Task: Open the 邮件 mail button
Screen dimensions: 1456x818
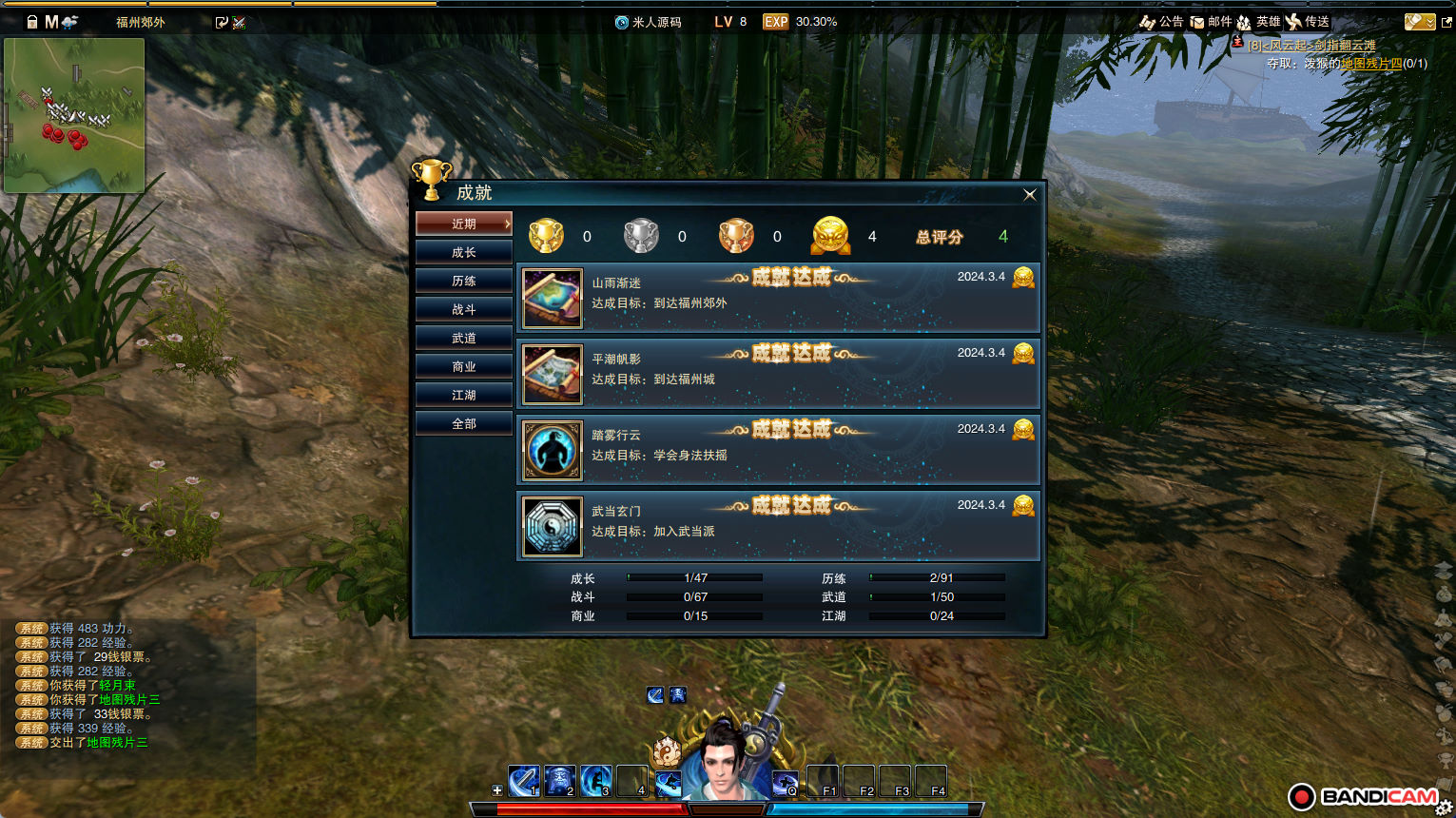Action: [1212, 22]
